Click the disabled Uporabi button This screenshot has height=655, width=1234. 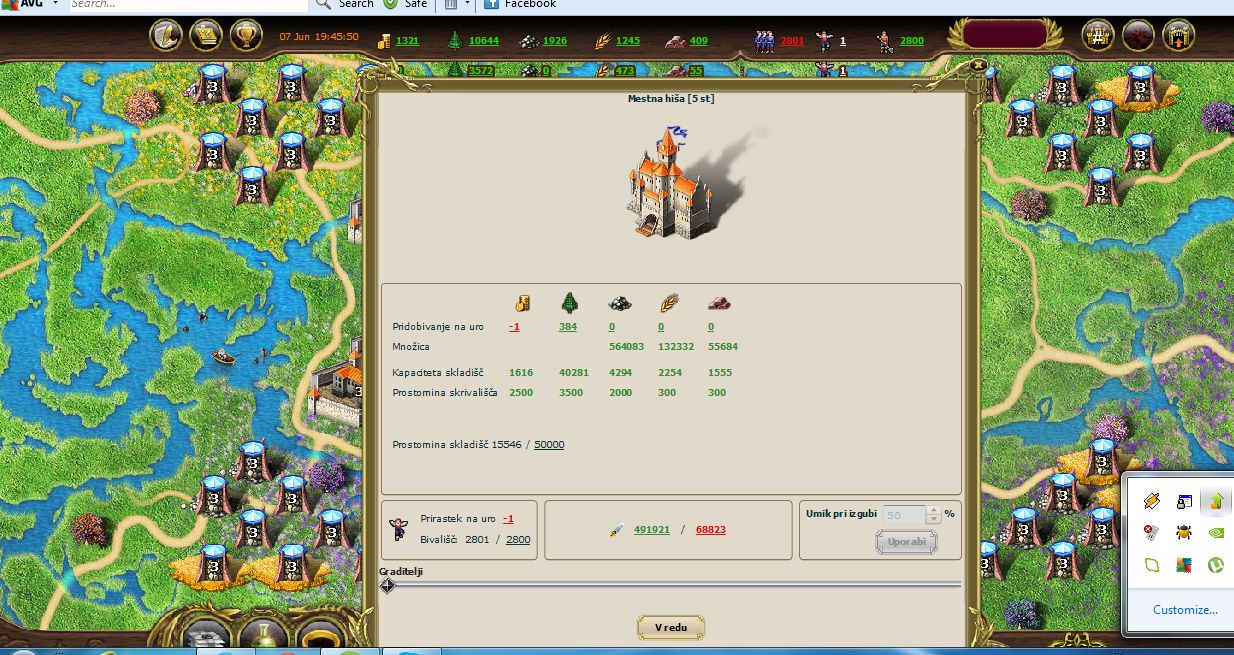point(906,542)
